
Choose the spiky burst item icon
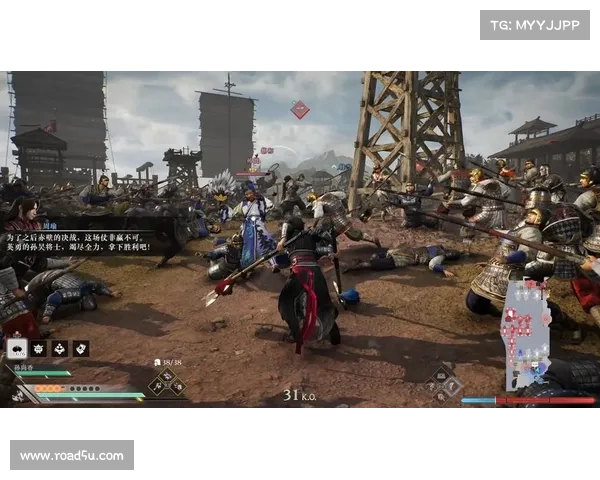click(39, 348)
